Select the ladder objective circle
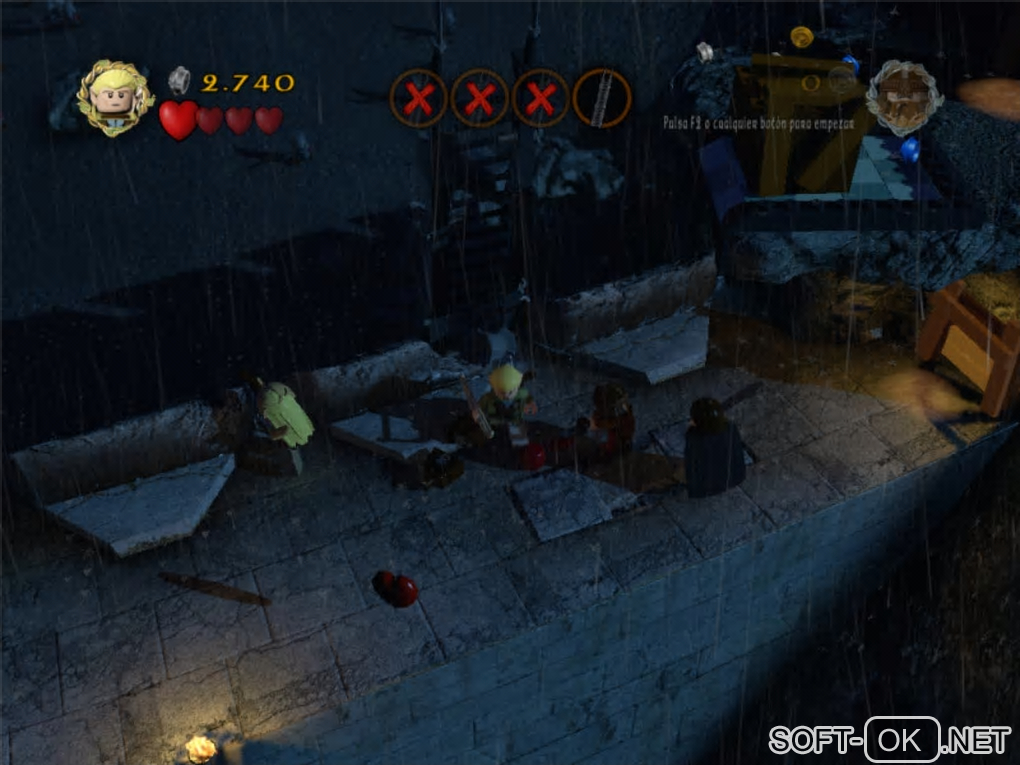Screen dimensions: 1020x765 click(x=601, y=99)
